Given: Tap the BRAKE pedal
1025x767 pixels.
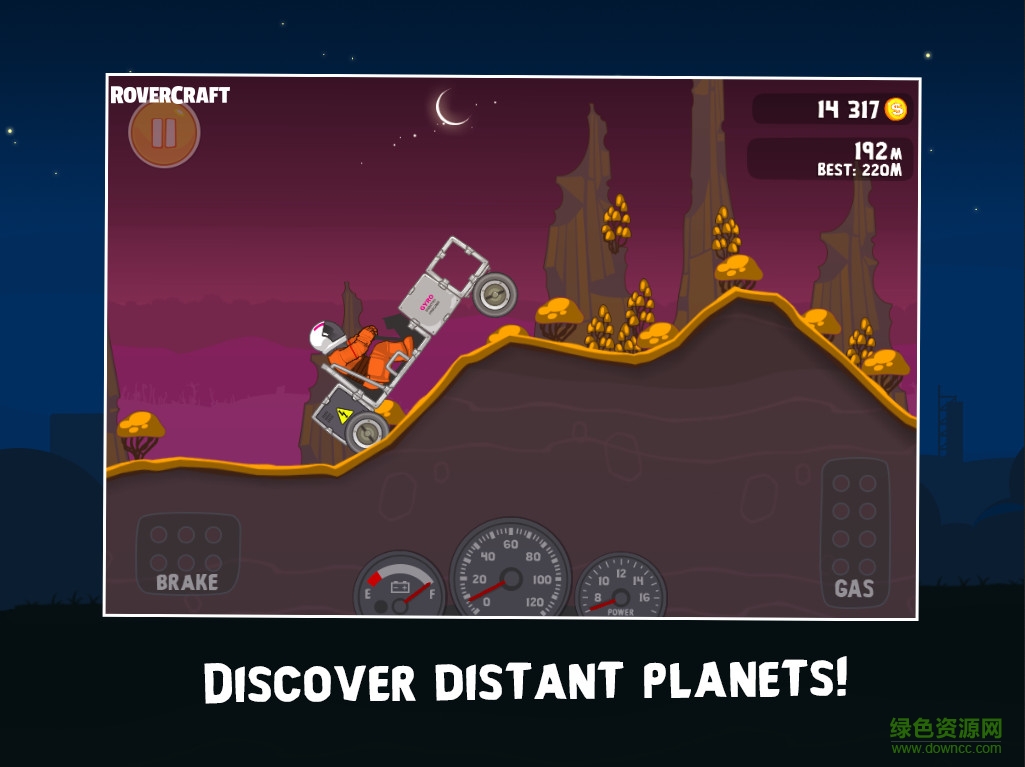Looking at the screenshot, I should coord(187,555).
